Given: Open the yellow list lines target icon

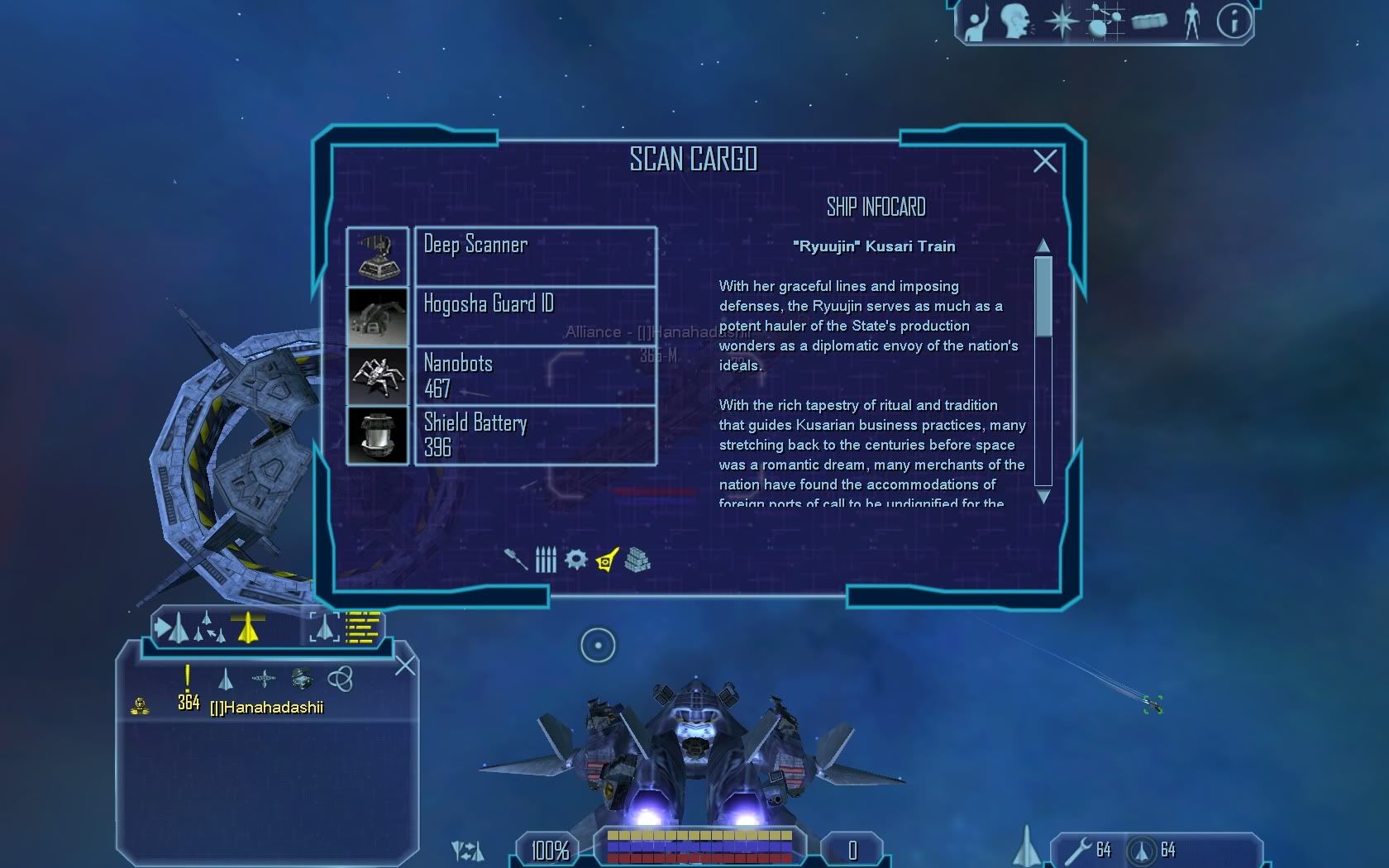Looking at the screenshot, I should point(362,627).
